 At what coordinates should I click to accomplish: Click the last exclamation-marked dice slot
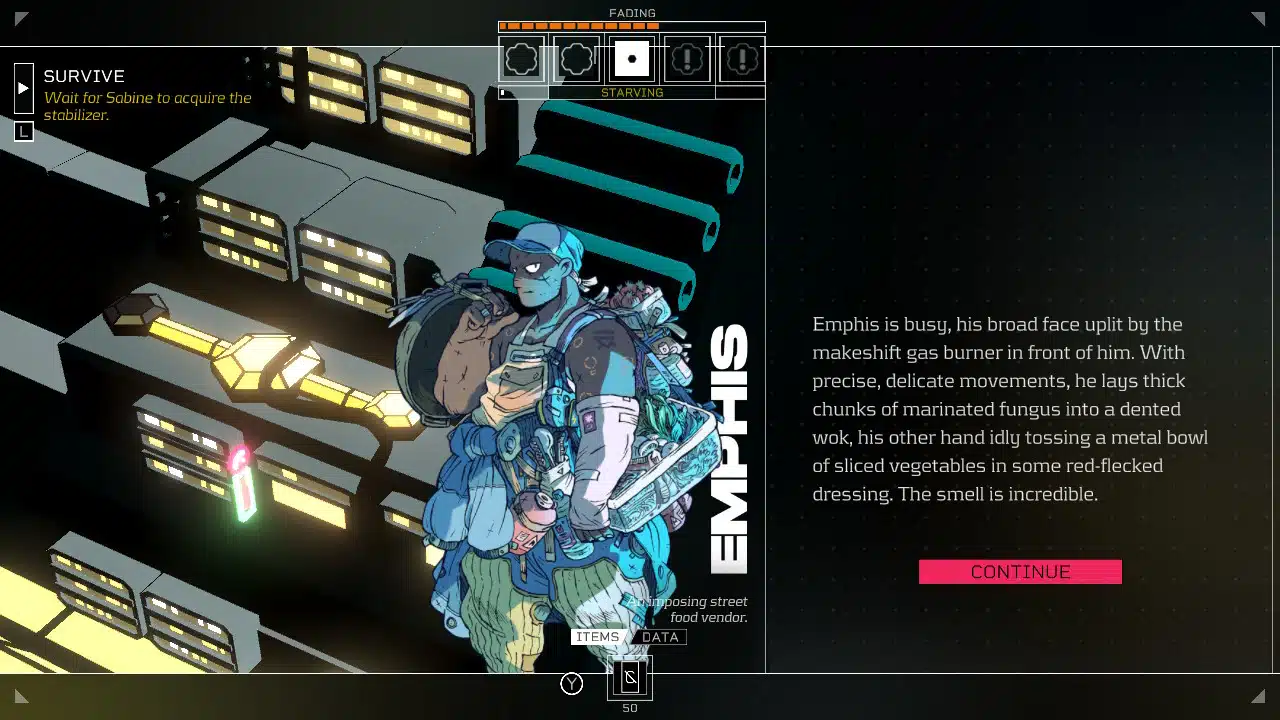(741, 58)
